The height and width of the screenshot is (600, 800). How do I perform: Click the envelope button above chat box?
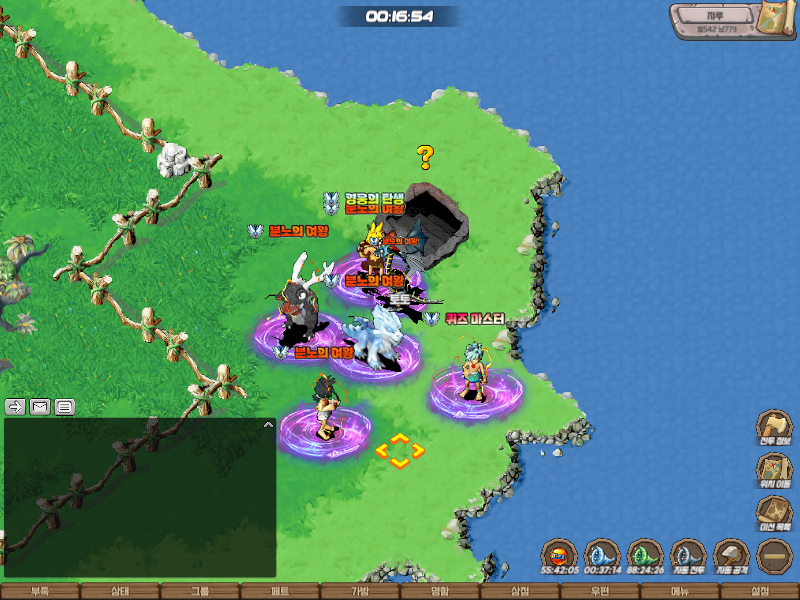(x=40, y=406)
